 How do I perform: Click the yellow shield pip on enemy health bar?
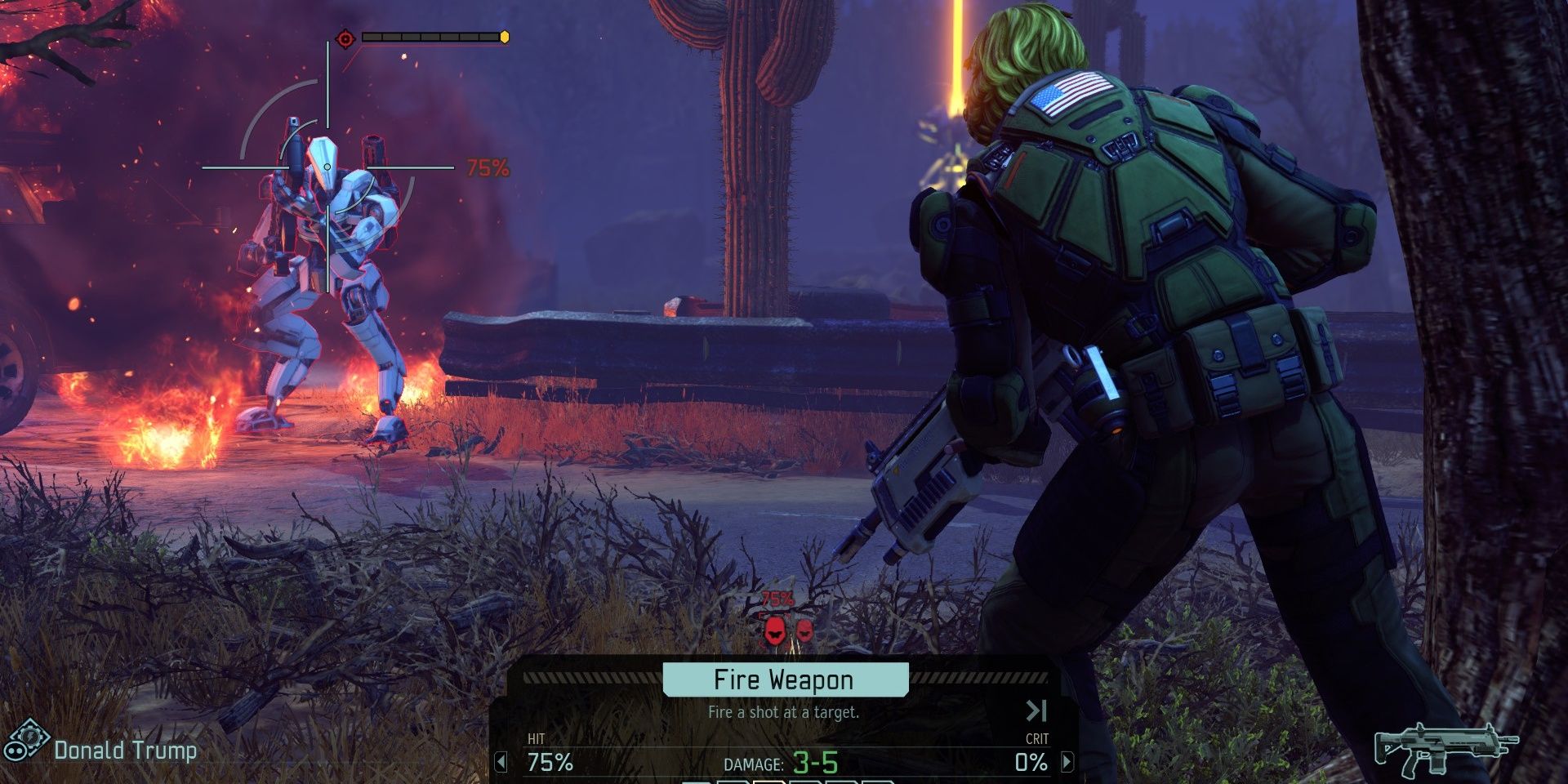pos(505,35)
